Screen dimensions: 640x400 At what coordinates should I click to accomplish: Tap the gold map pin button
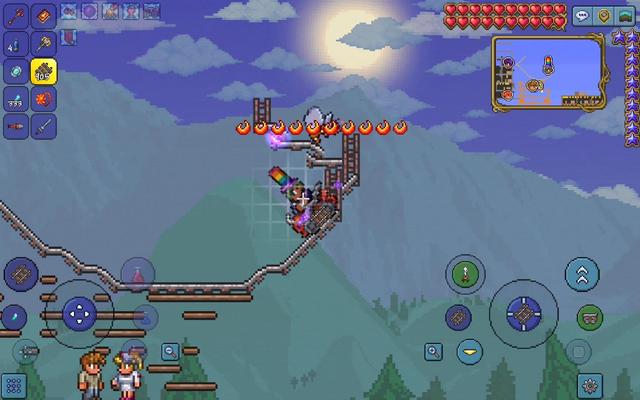pos(606,16)
